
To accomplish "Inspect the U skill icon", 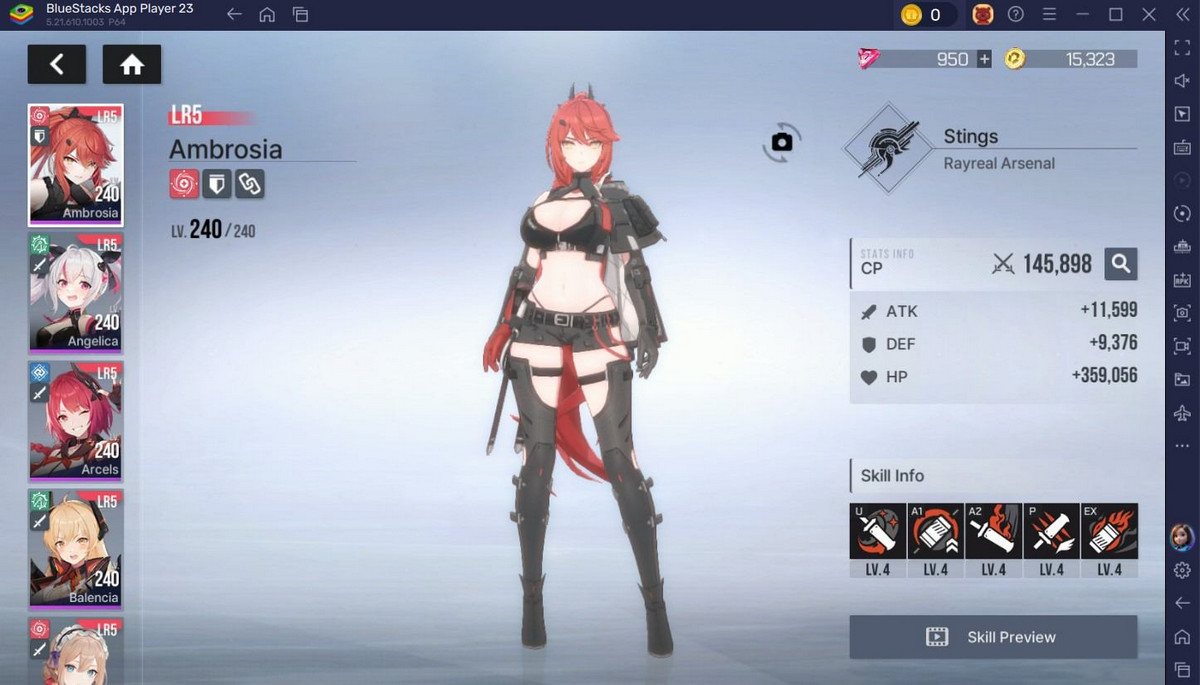I will coord(877,531).
